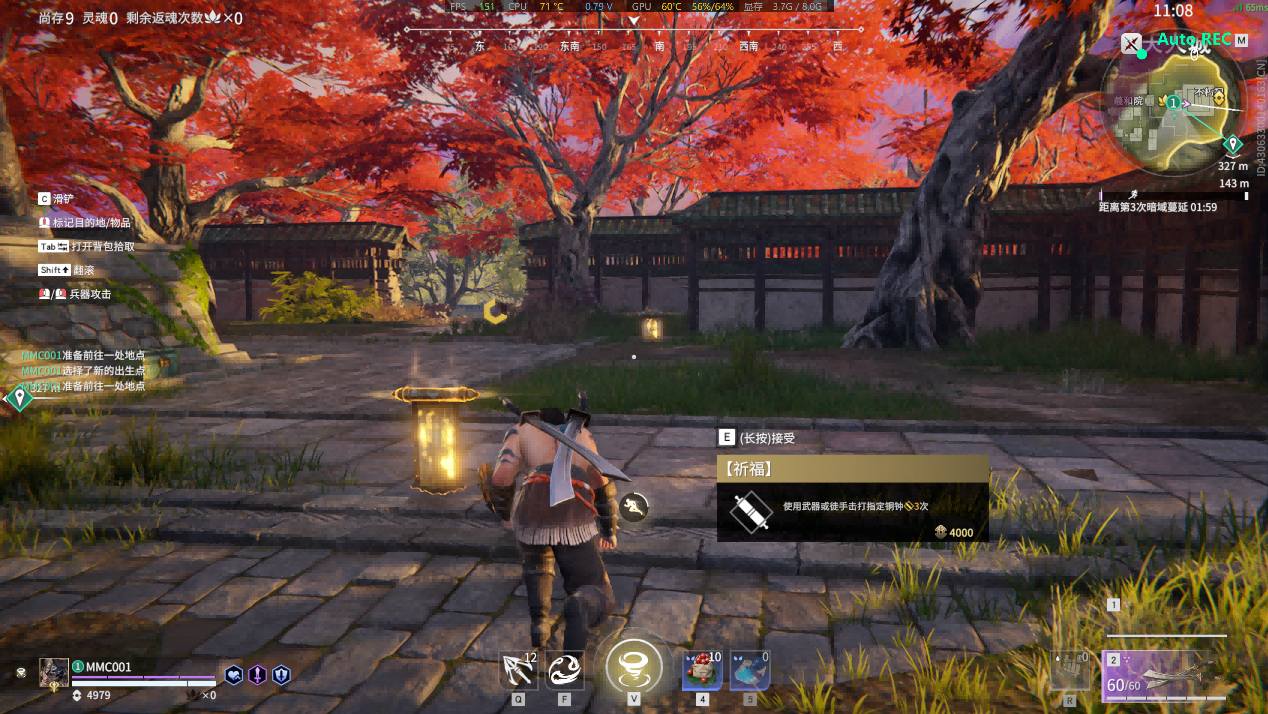1268x714 pixels.
Task: Activate the swirl skill icon
Action: pyautogui.click(x=565, y=670)
